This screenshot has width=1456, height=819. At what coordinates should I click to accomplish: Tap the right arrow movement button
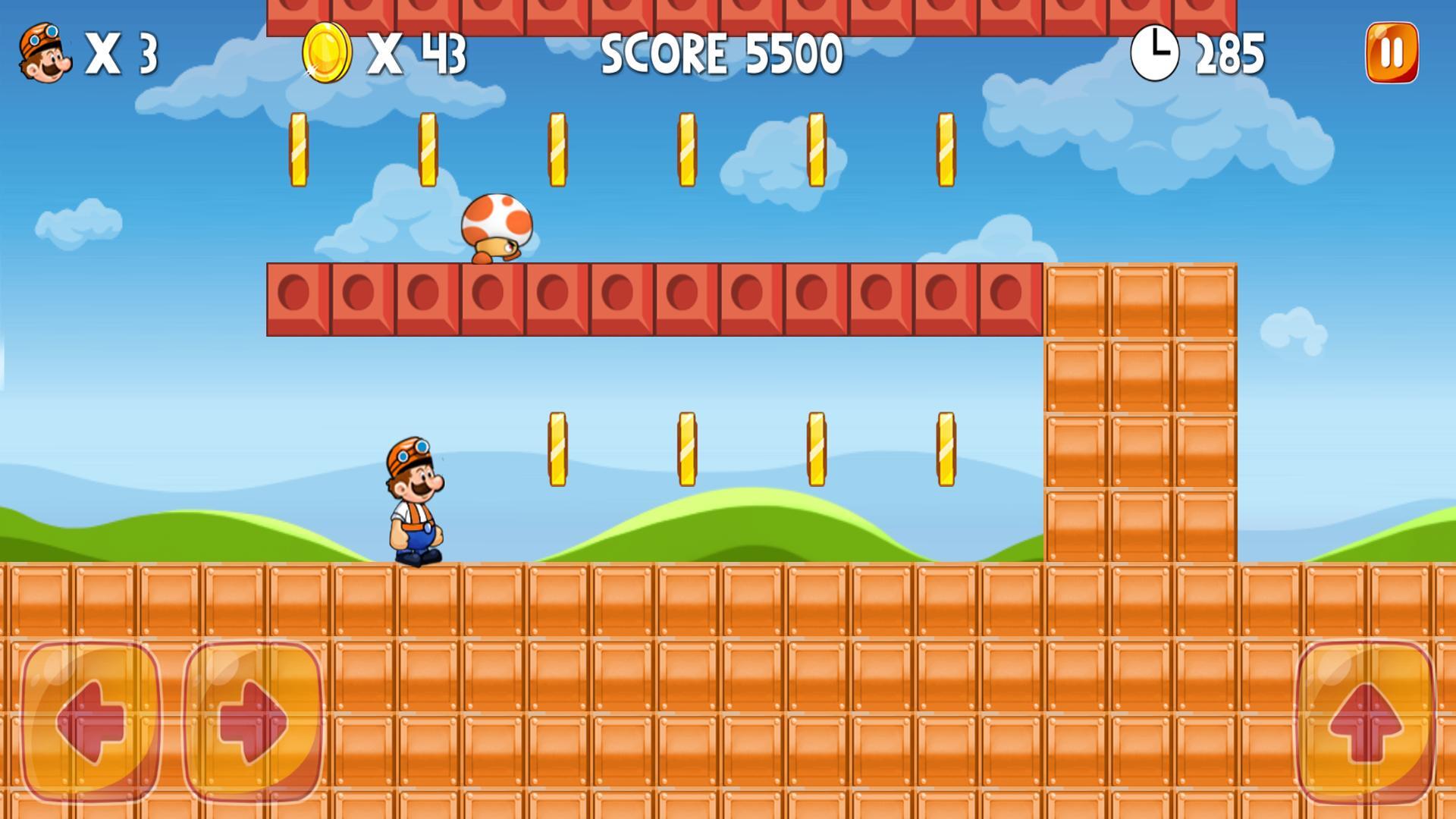tap(253, 721)
